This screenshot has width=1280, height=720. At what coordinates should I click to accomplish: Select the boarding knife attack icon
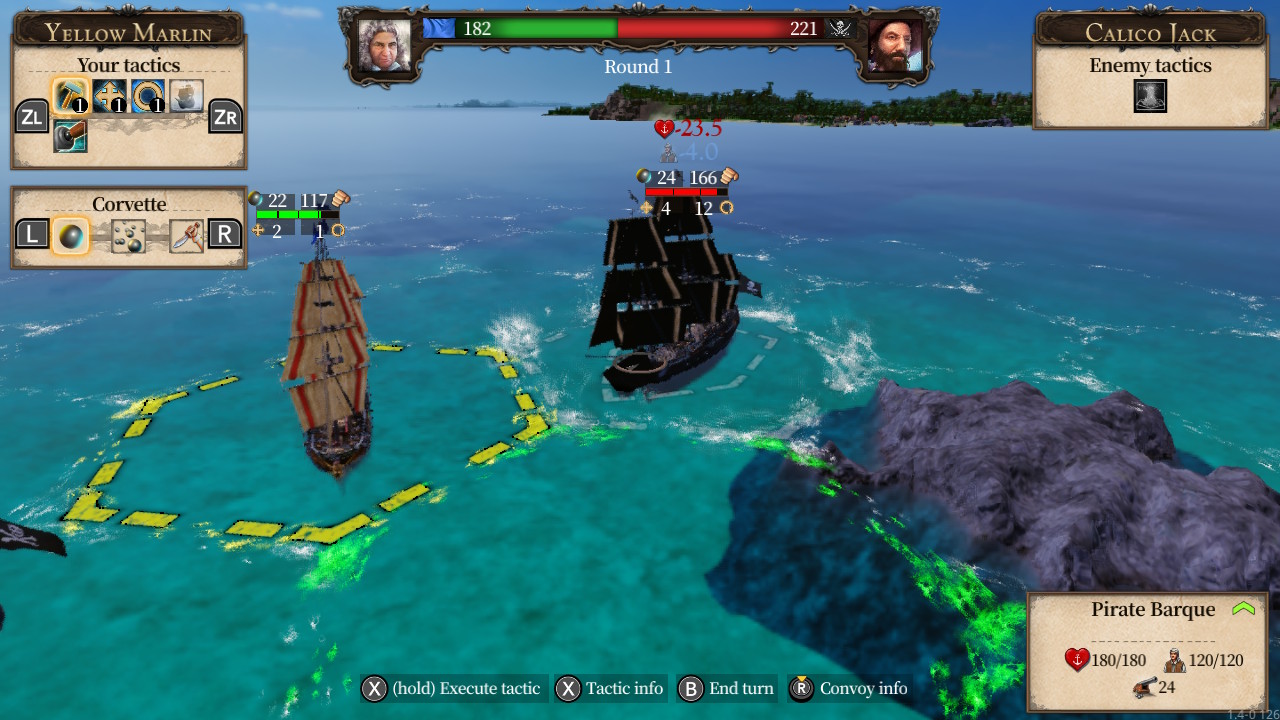(x=187, y=235)
